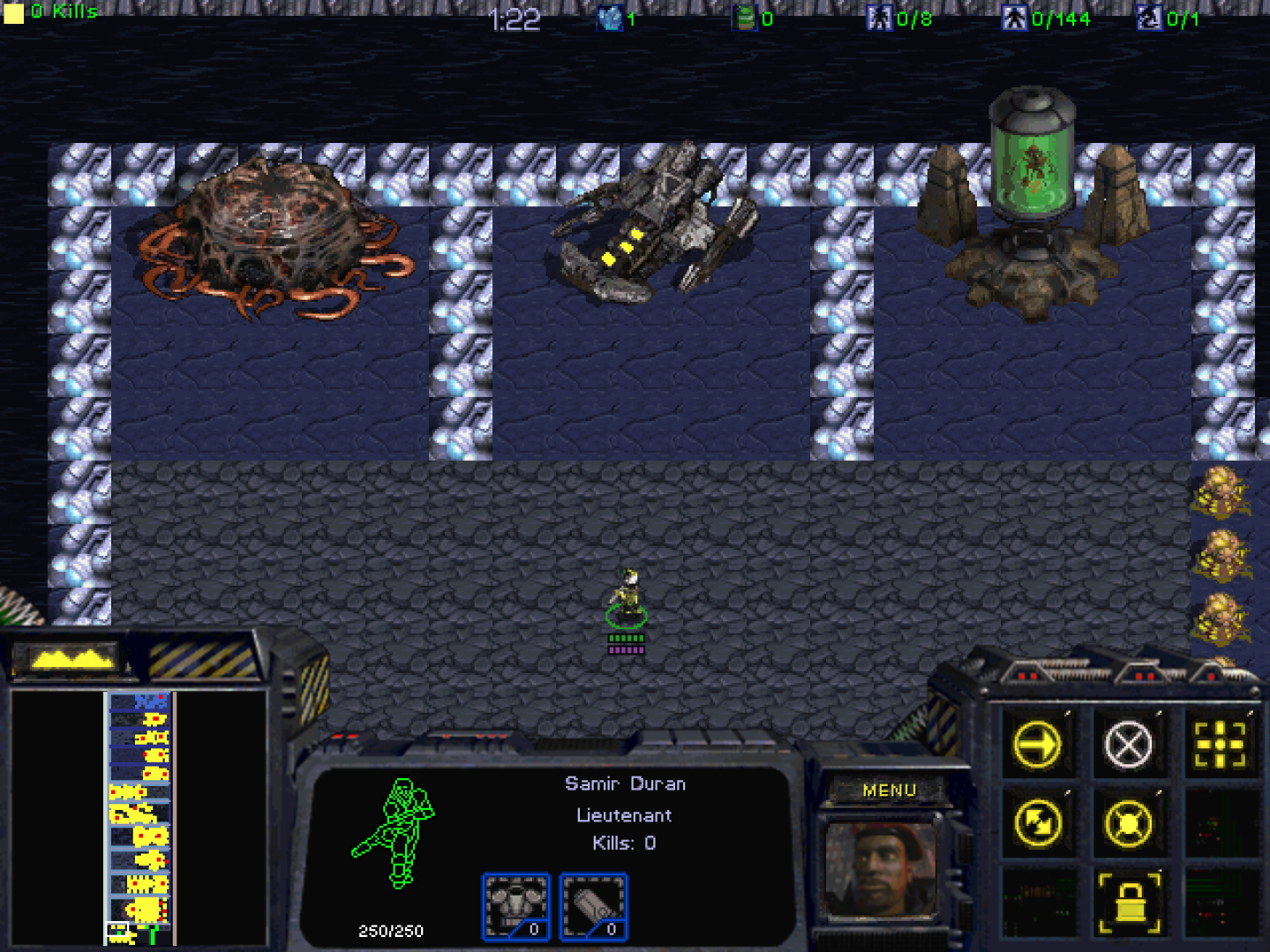
Task: Activate the Patrol command icon
Action: (1038, 823)
